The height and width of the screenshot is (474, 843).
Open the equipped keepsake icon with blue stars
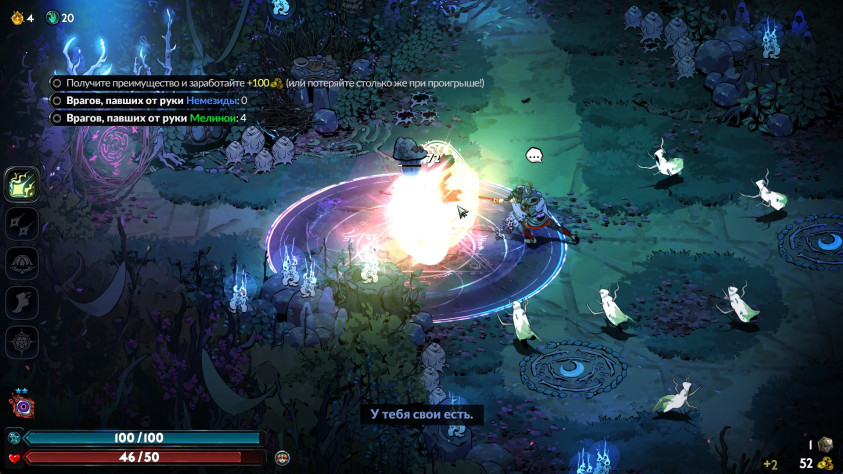coord(20,404)
